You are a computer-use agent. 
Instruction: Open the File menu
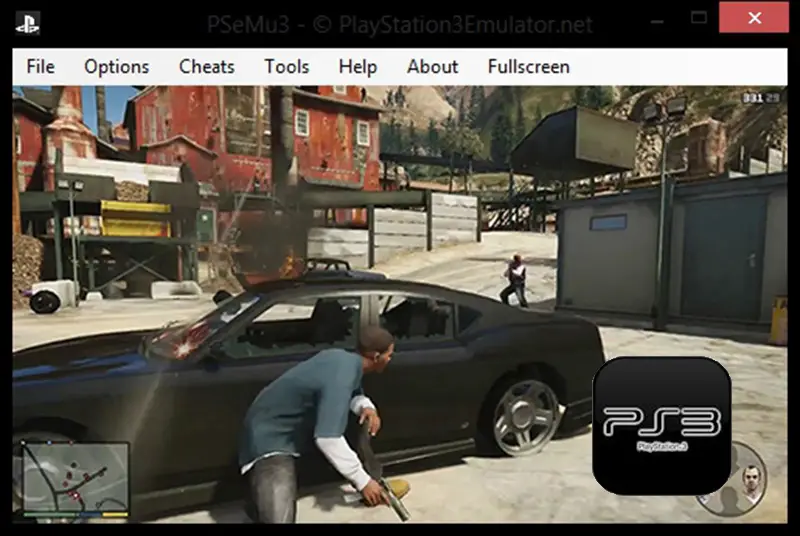pos(40,67)
